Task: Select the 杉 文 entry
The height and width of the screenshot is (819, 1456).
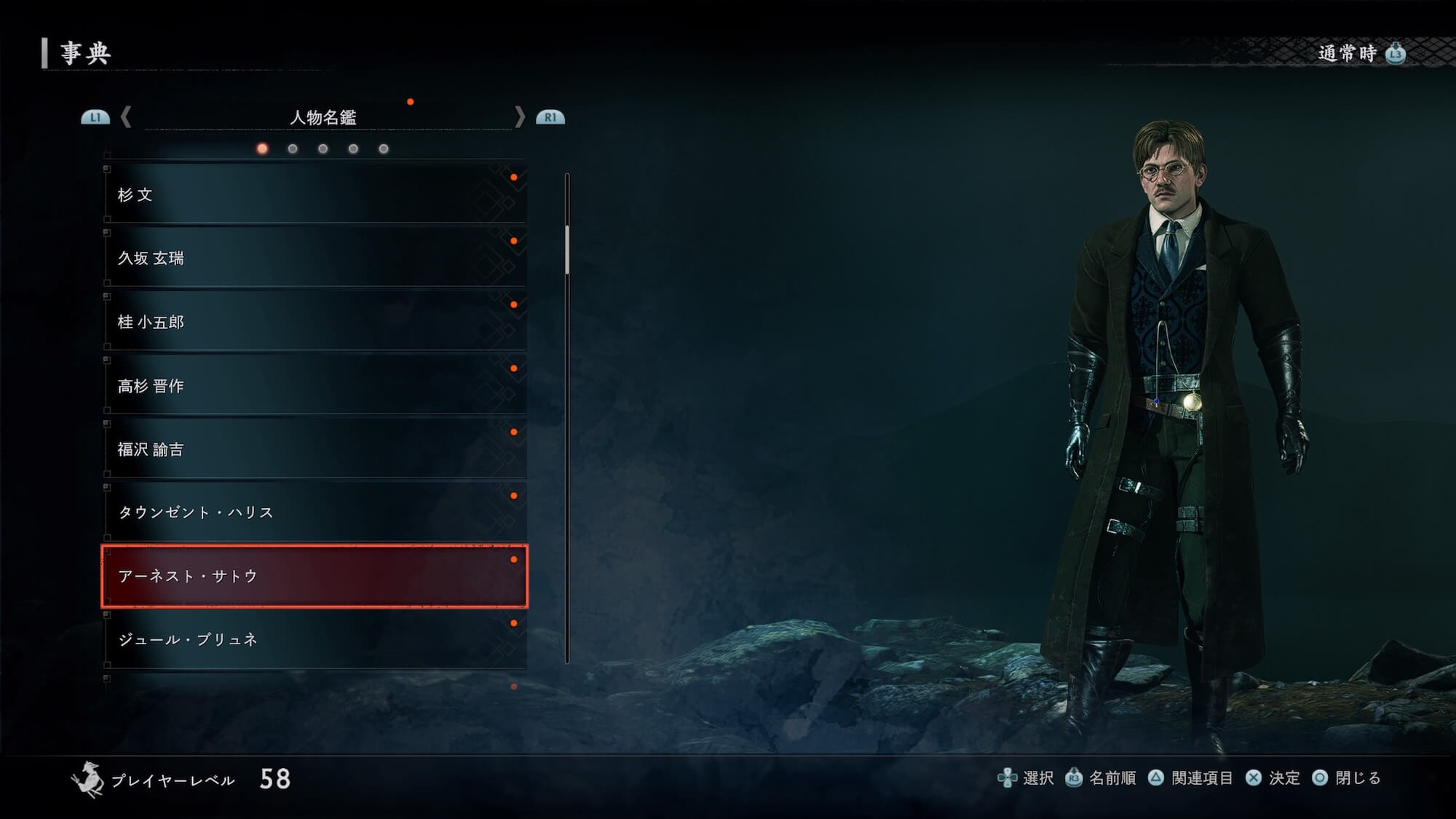Action: pos(314,194)
